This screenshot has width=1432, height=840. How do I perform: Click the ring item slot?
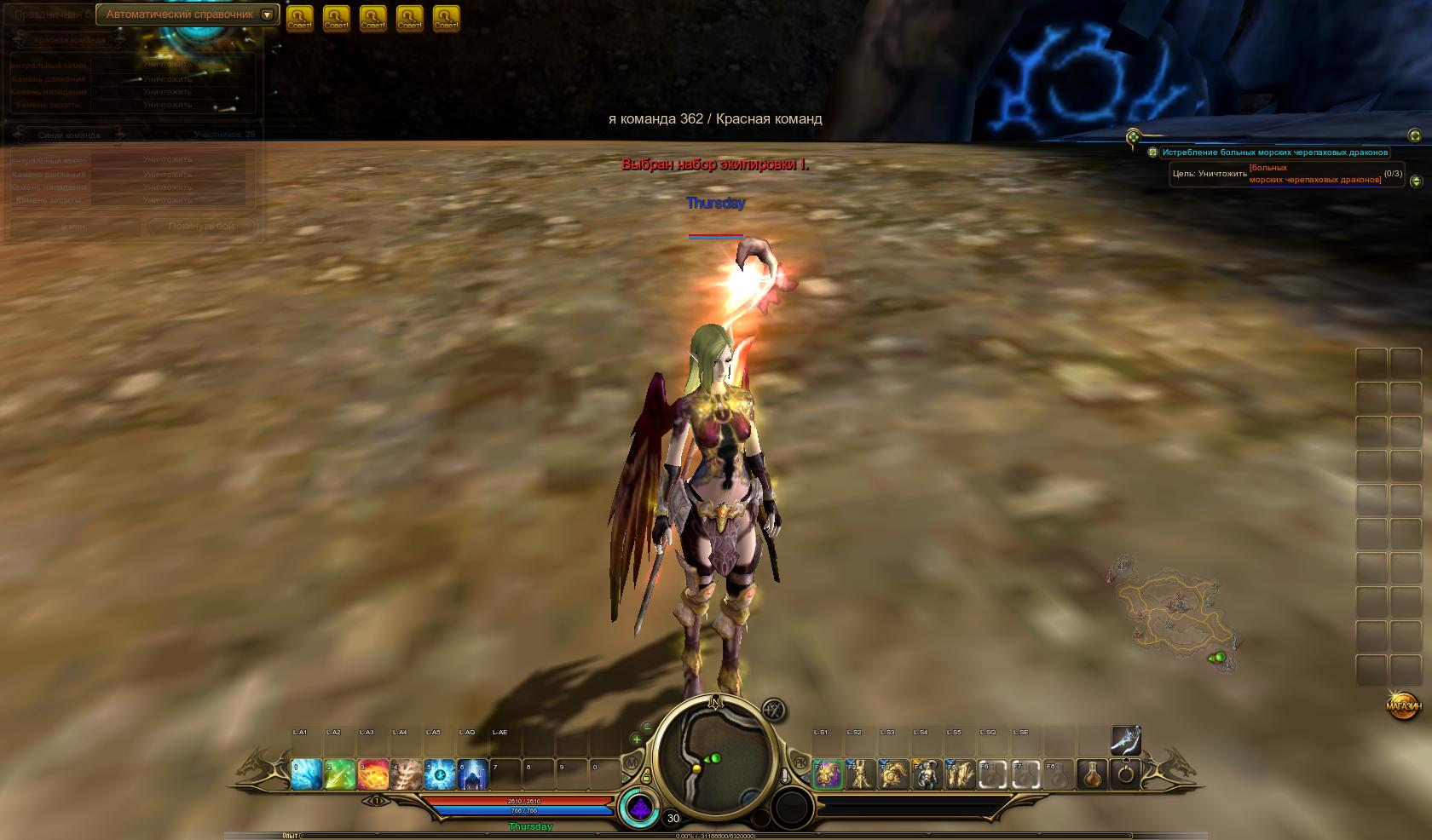1126,774
